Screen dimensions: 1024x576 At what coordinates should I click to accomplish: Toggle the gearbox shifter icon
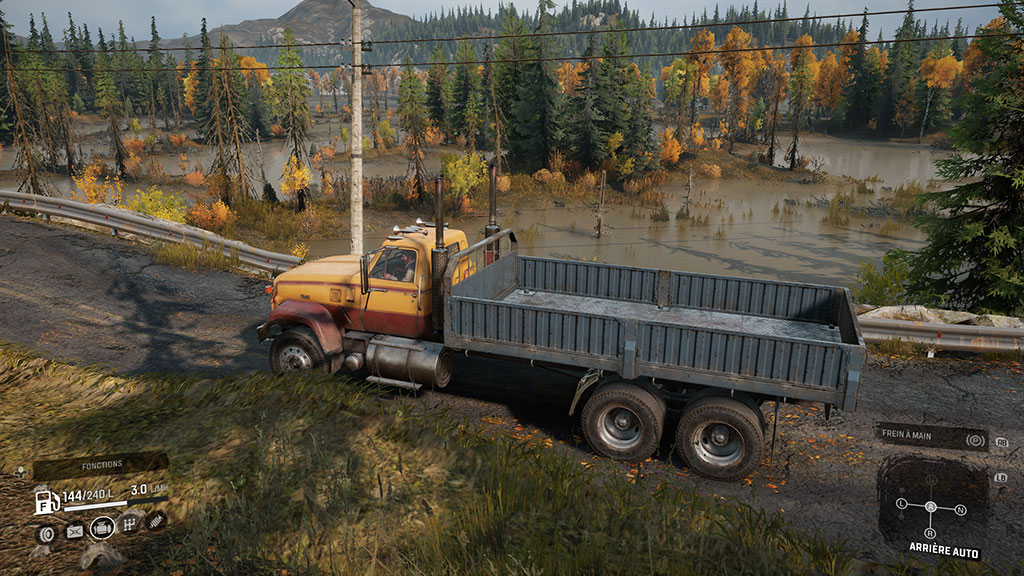click(x=130, y=523)
